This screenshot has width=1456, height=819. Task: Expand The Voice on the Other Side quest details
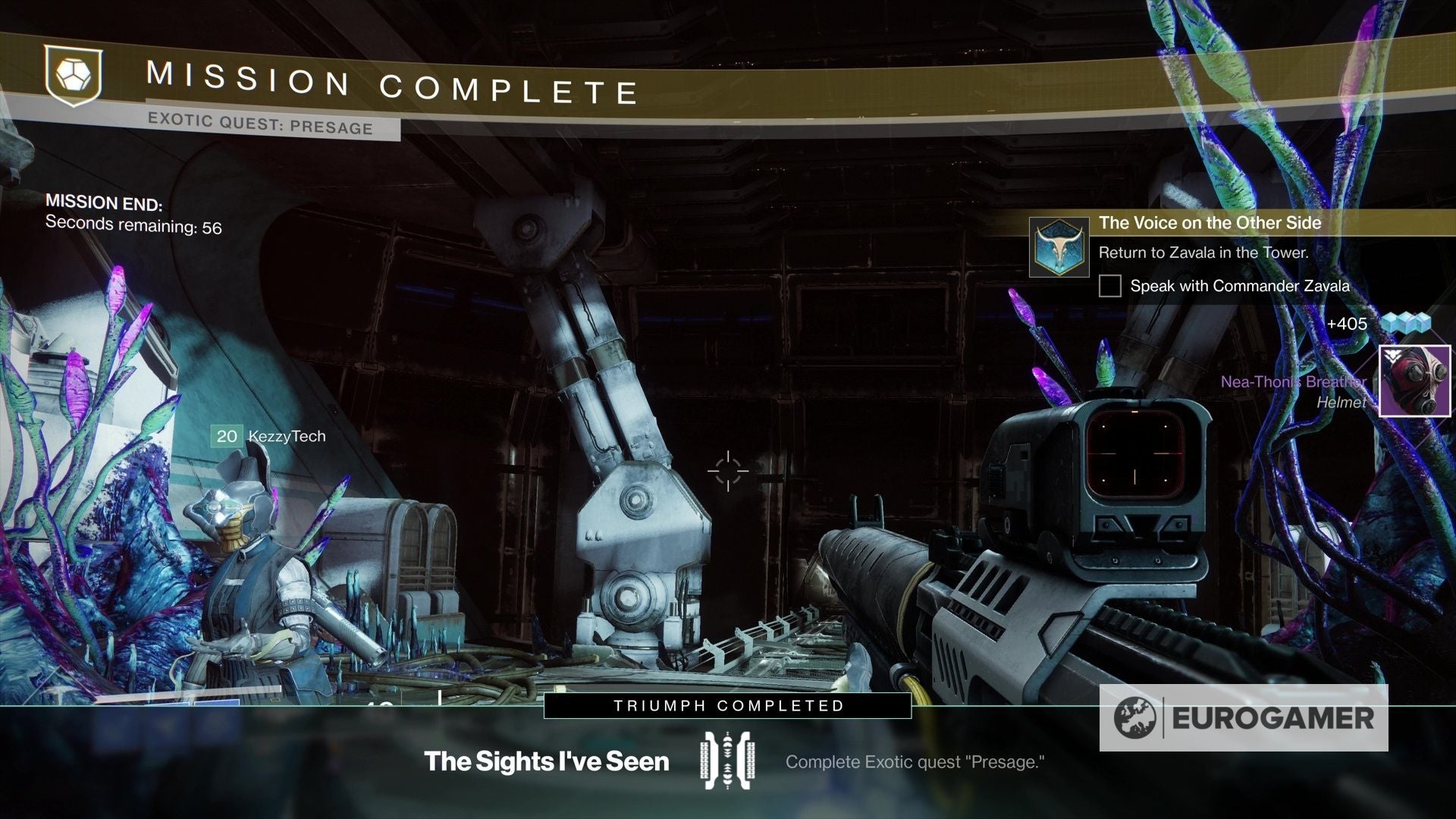coord(1210,223)
